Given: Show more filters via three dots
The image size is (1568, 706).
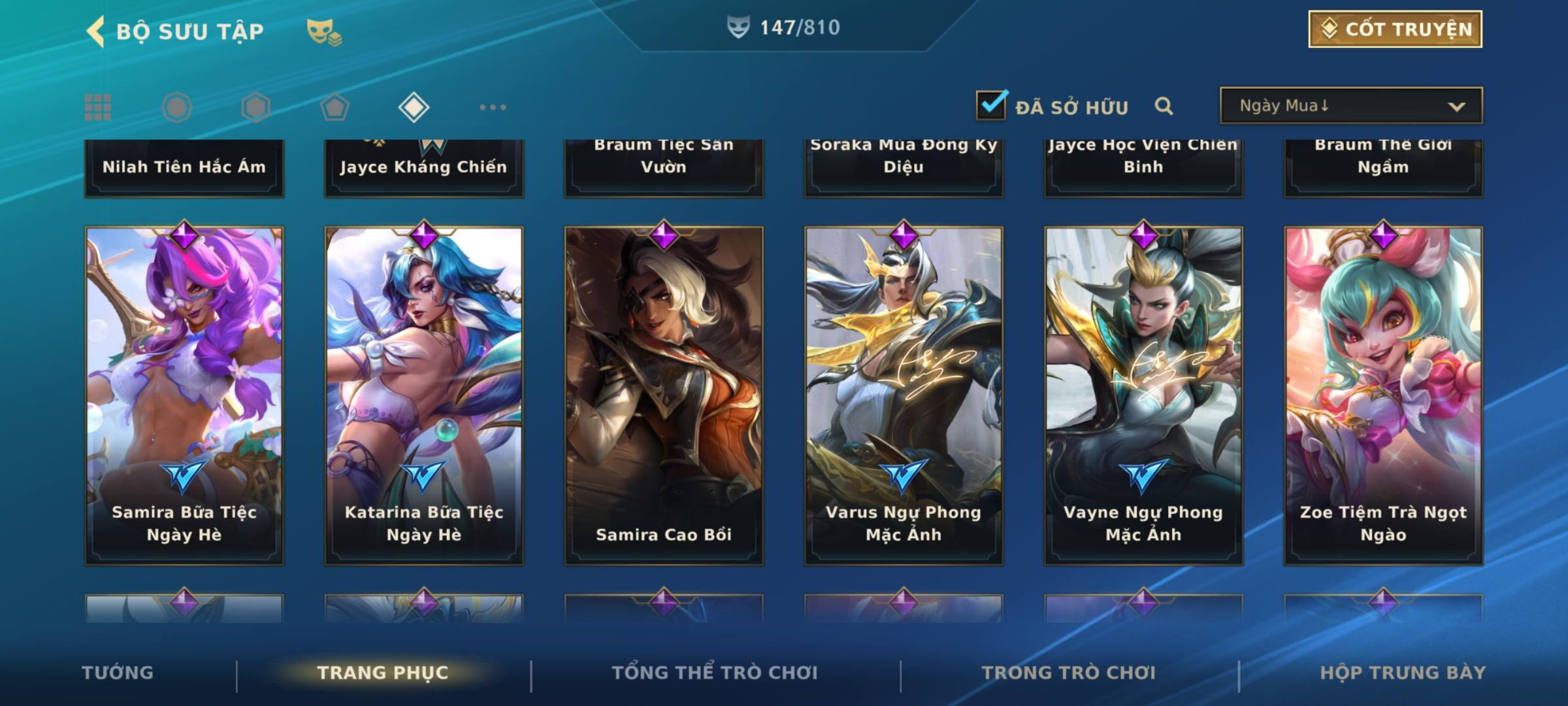Looking at the screenshot, I should click(493, 107).
